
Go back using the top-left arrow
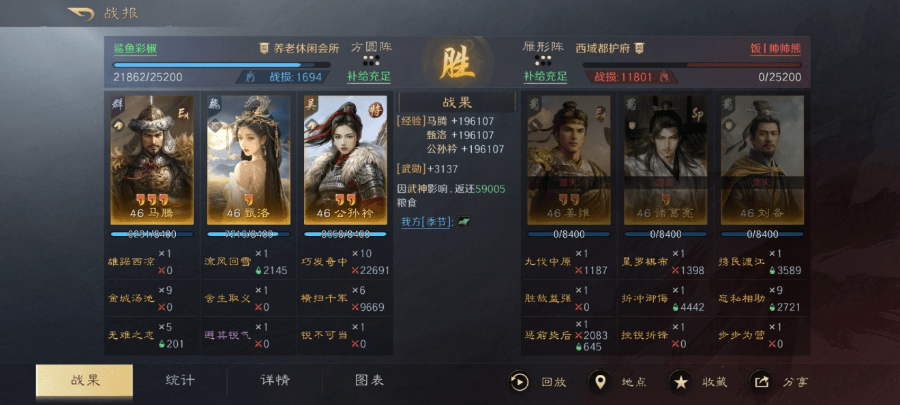[x=80, y=14]
